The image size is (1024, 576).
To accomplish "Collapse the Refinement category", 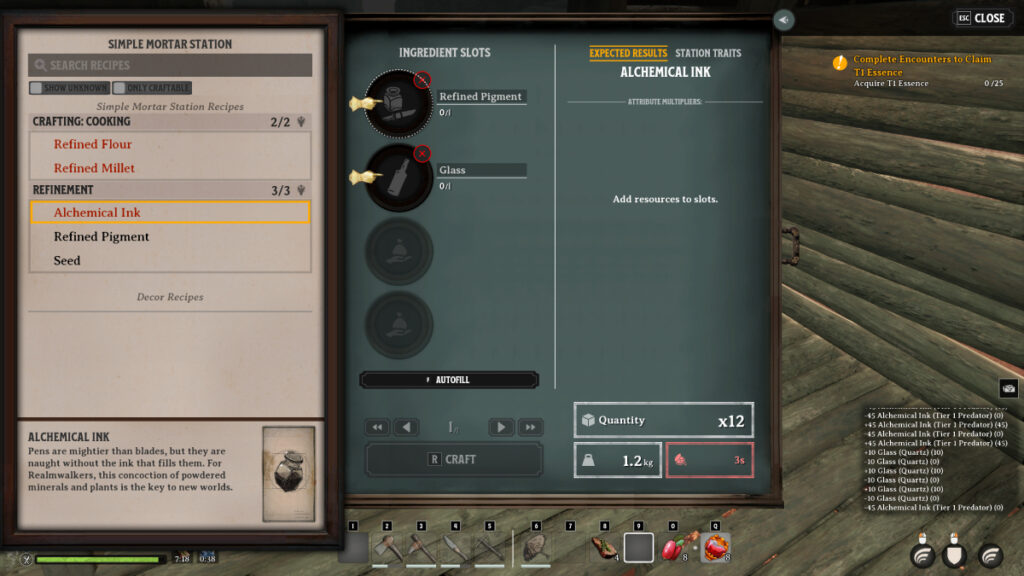I will tap(300, 190).
